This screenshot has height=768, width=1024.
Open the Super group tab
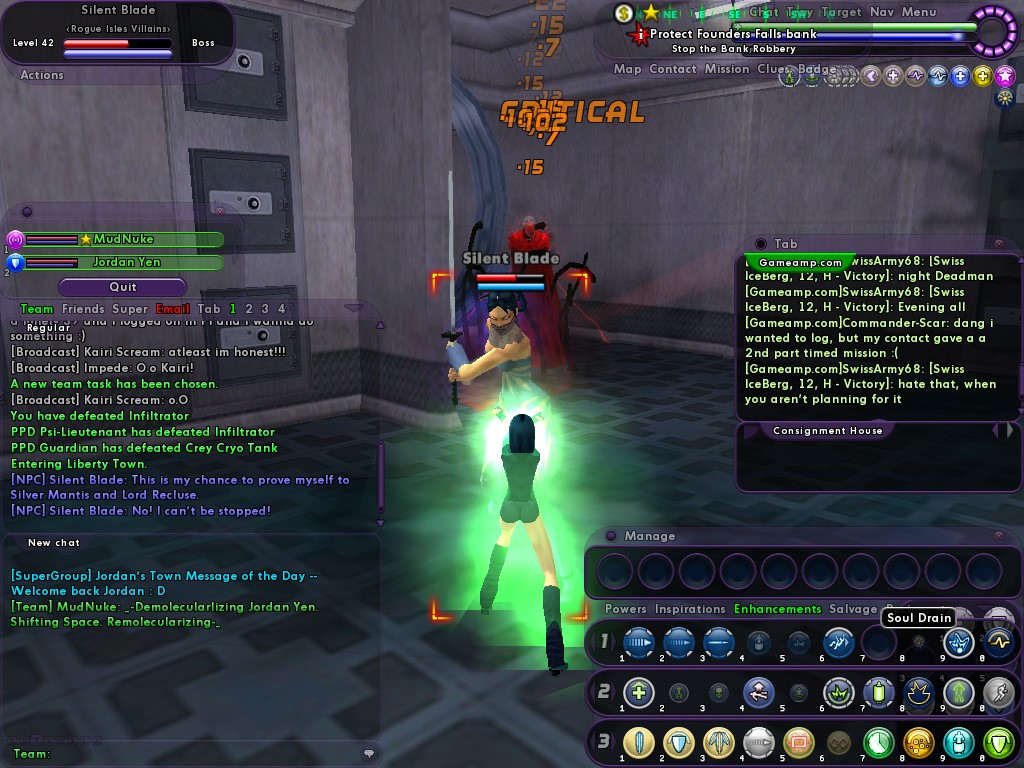tap(130, 309)
